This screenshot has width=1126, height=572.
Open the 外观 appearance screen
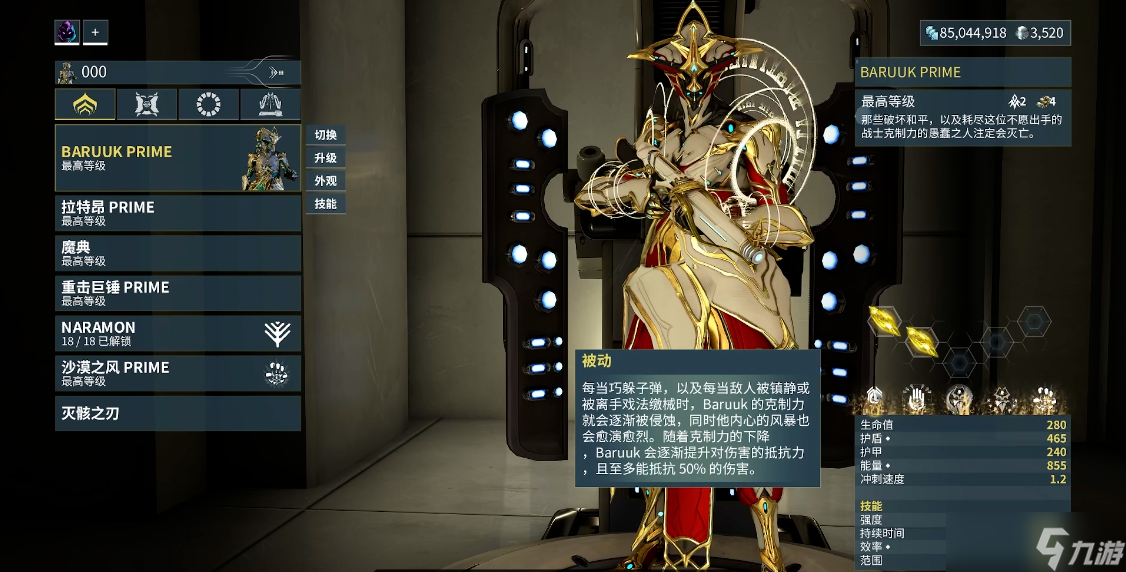[326, 181]
